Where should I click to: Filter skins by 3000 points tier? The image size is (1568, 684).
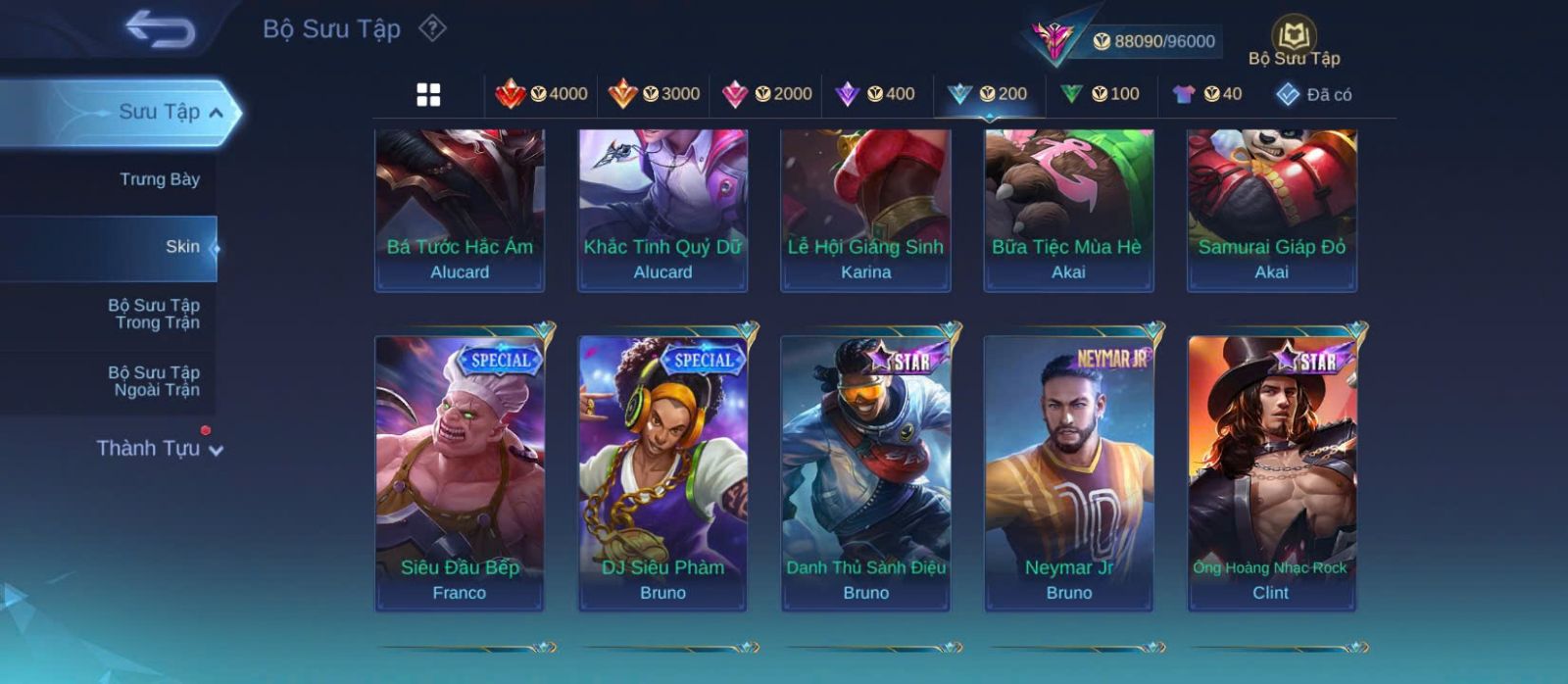[654, 94]
